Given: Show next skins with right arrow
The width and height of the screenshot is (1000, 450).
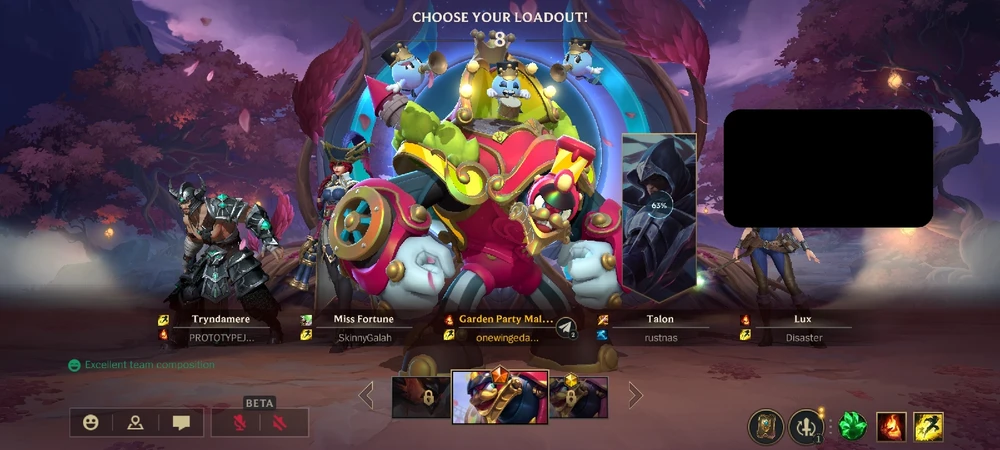Looking at the screenshot, I should [x=635, y=396].
